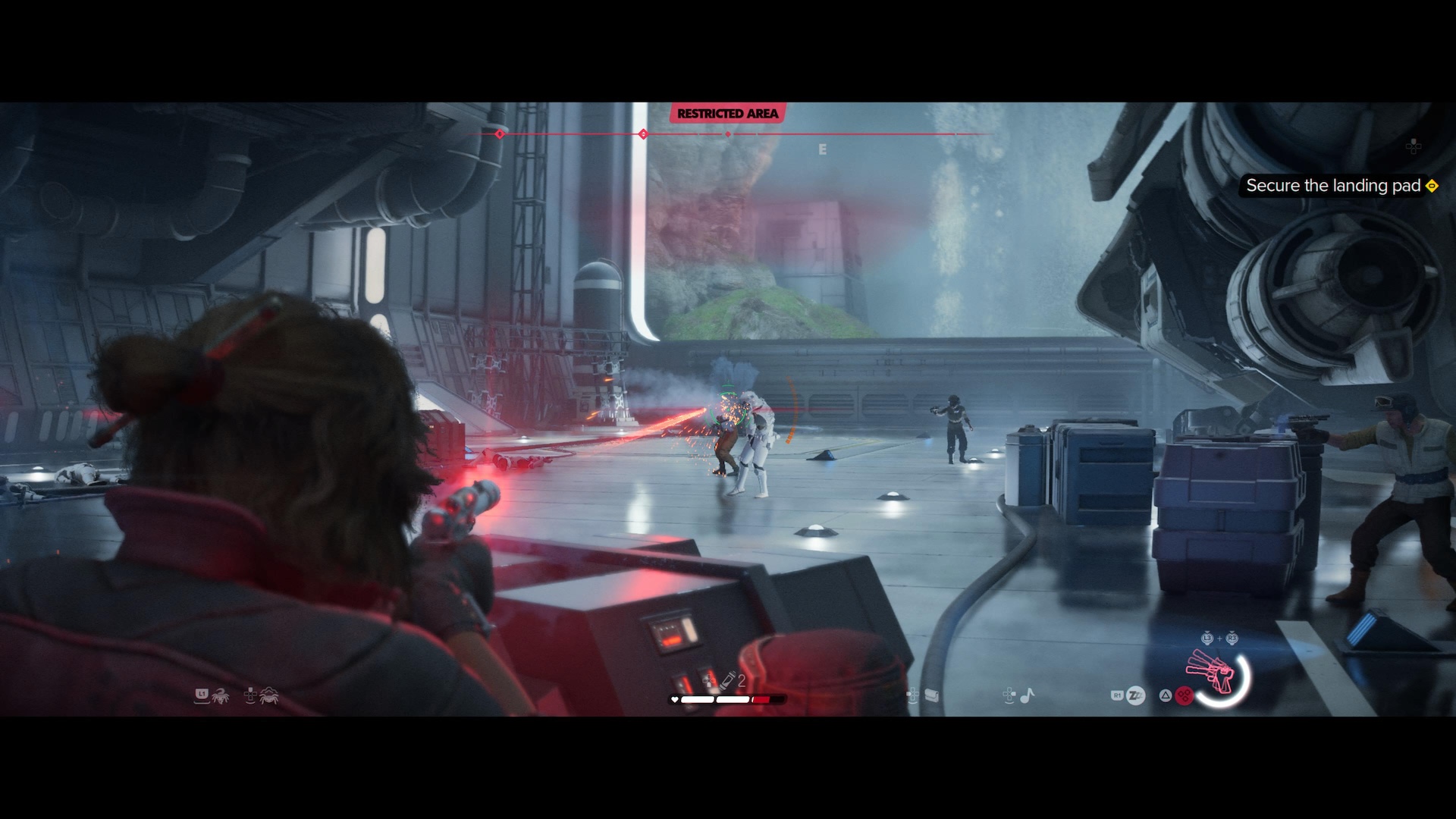The image size is (1456, 819).
Task: Click the east marker on the compass bar
Action: tap(822, 150)
